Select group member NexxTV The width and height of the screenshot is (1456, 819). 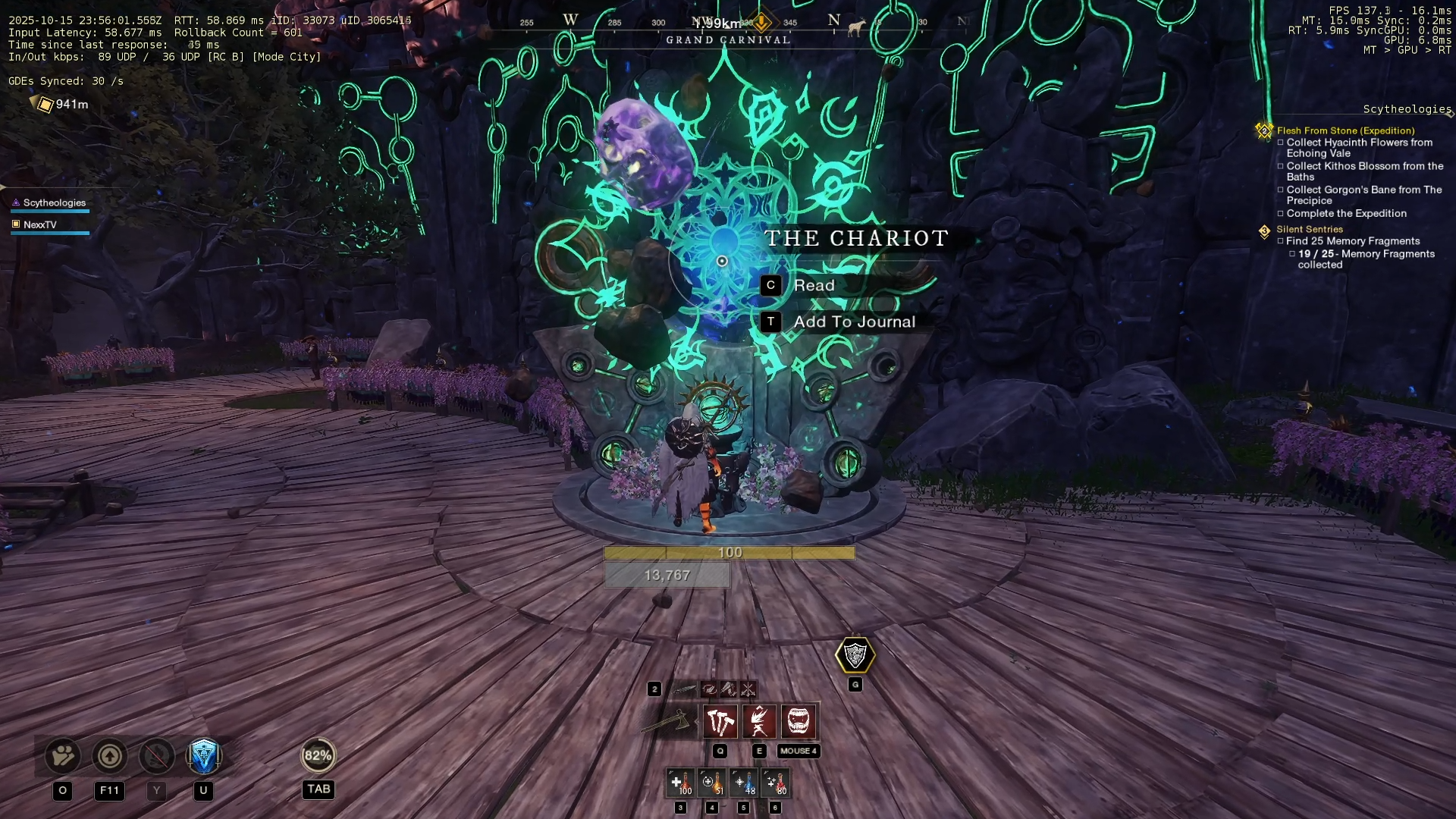click(40, 225)
